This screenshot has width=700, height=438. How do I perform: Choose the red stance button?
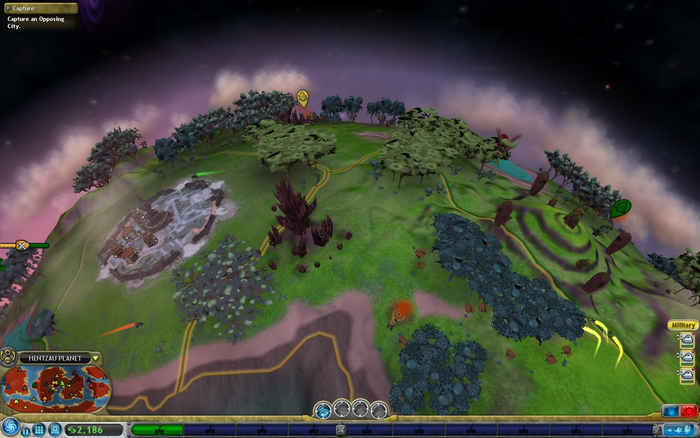click(688, 411)
